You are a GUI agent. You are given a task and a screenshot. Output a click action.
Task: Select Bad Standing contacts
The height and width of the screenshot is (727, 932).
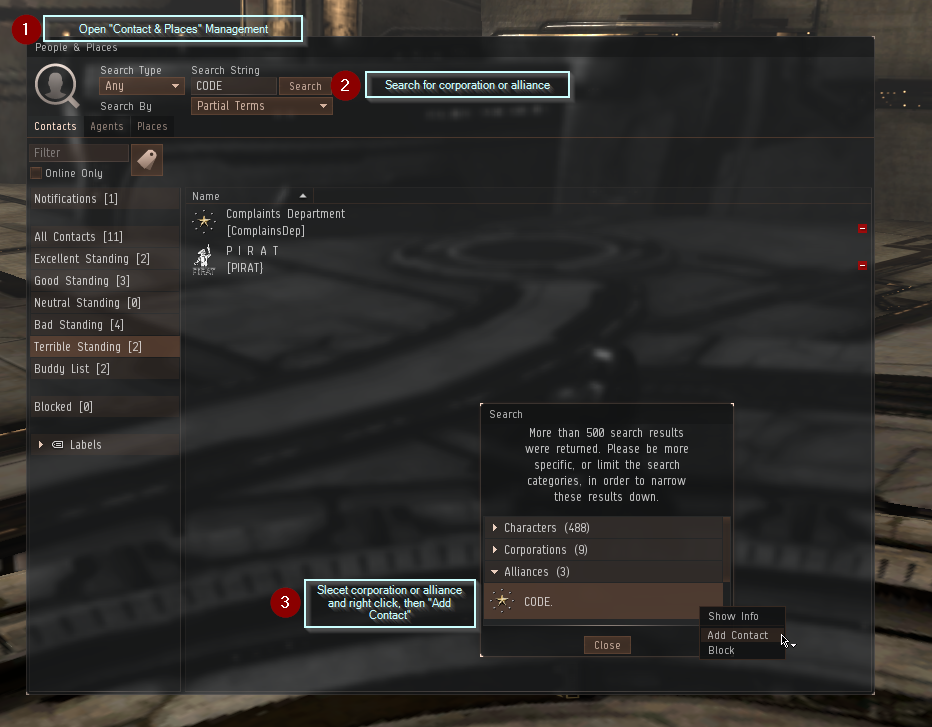[x=78, y=325]
